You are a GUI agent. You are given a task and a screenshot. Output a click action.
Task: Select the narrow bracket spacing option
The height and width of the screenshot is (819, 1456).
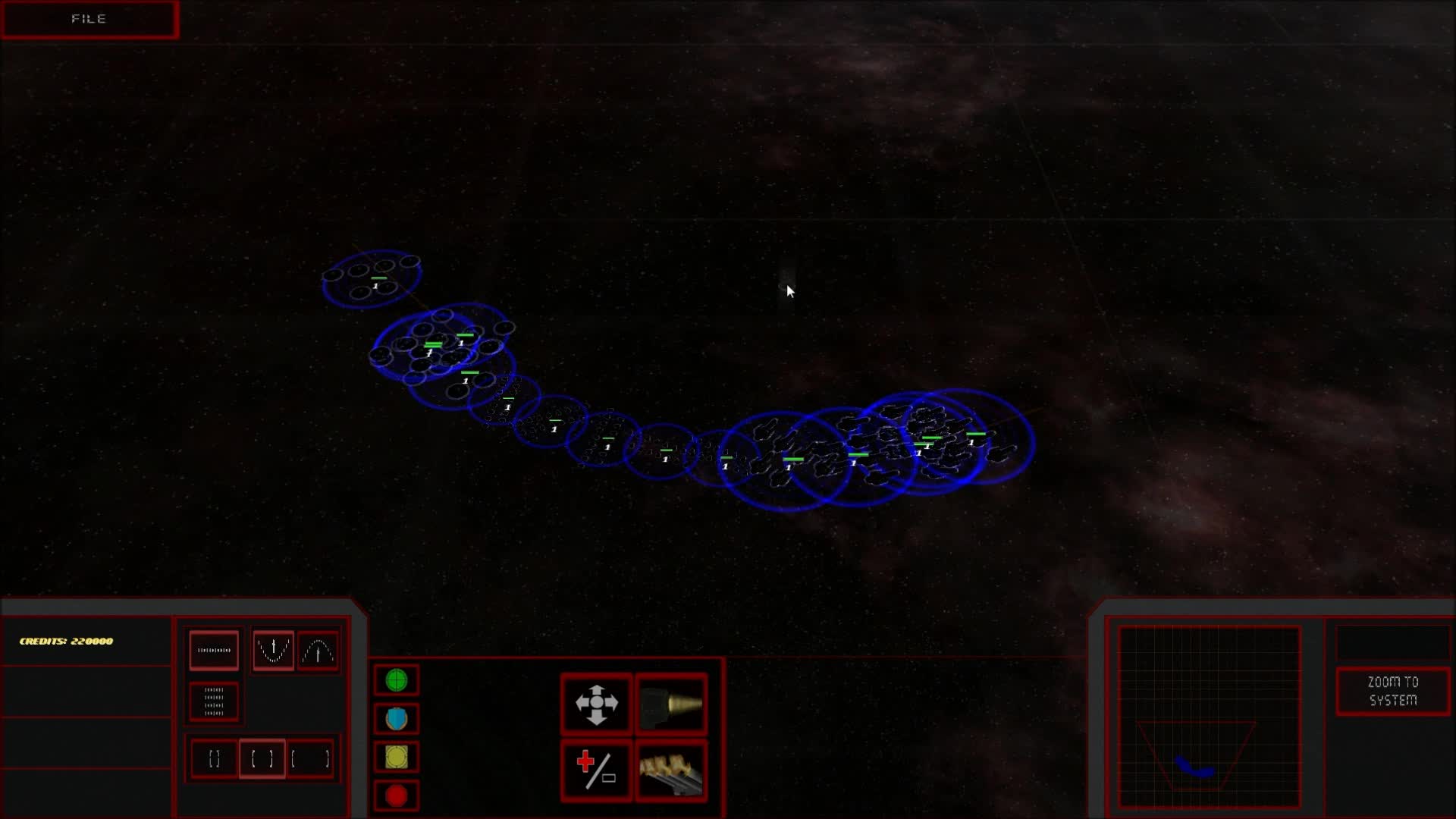pyautogui.click(x=213, y=758)
